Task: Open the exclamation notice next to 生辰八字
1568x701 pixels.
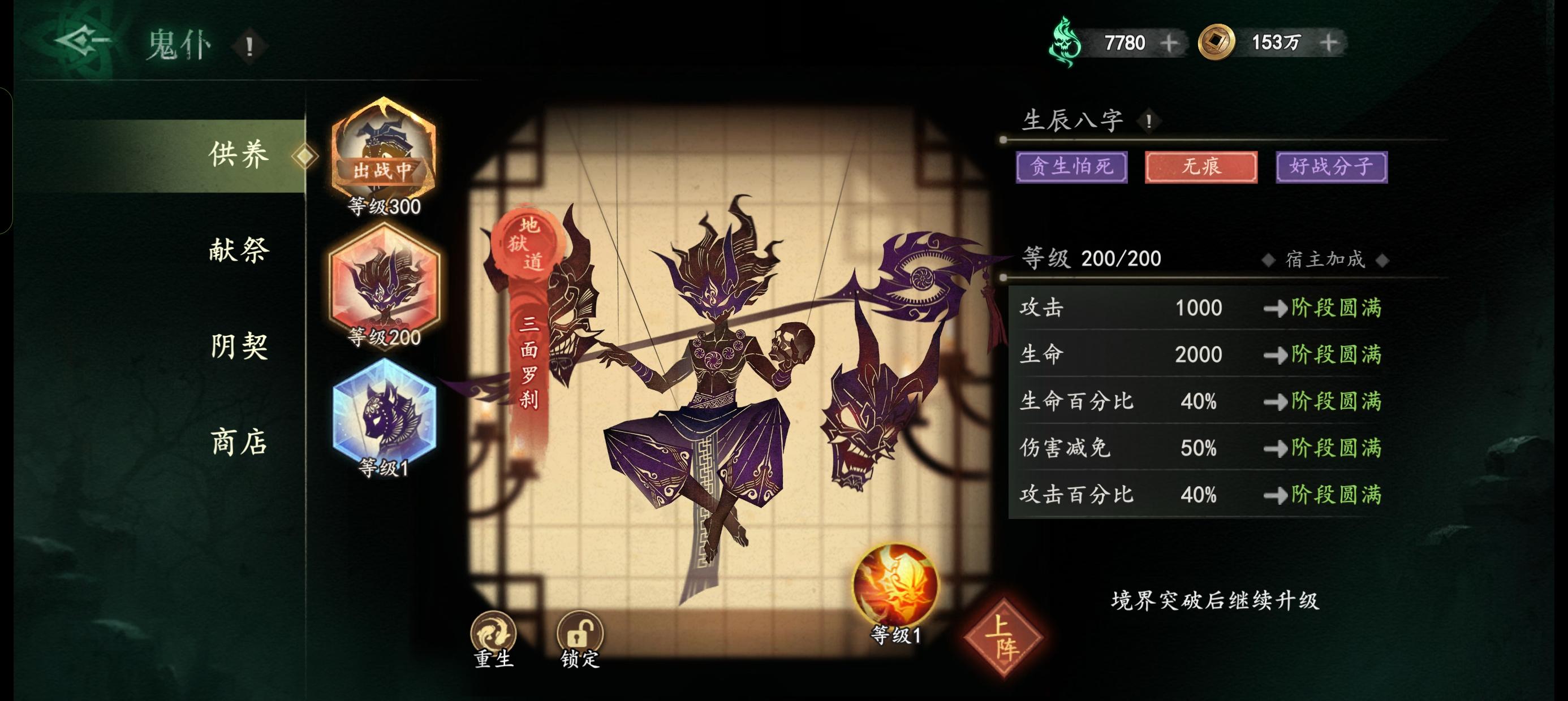Action: pyautogui.click(x=1150, y=121)
